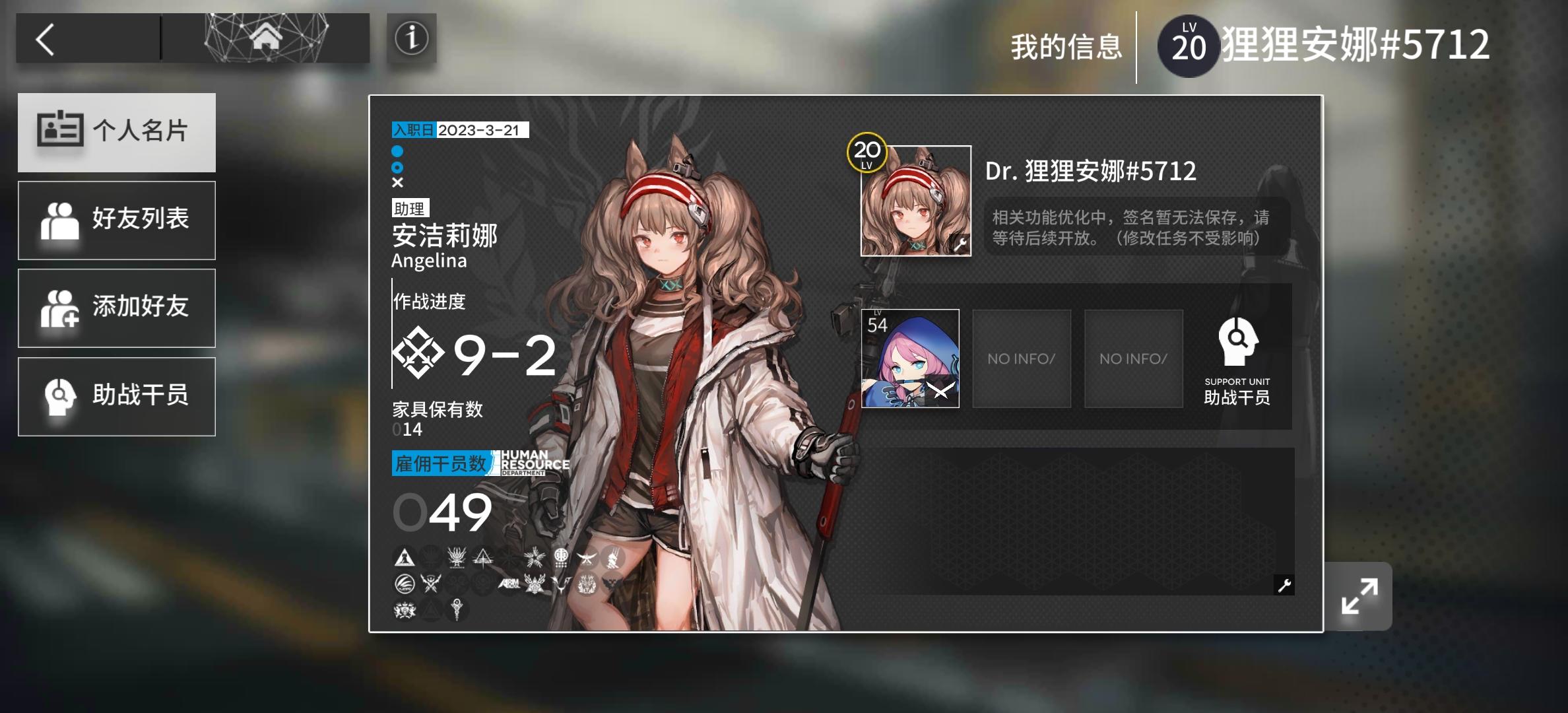Viewport: 1568px width, 713px height.
Task: Open the 个人名片 (personal card) panel
Action: (x=116, y=131)
